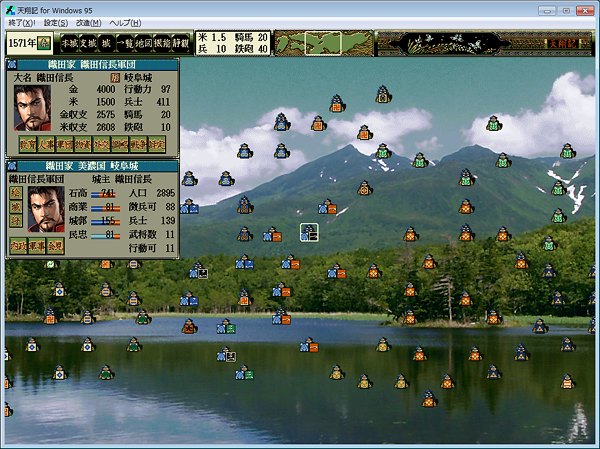Click the 支城 branch castle toolbar button
This screenshot has width=600, height=449.
90,43
